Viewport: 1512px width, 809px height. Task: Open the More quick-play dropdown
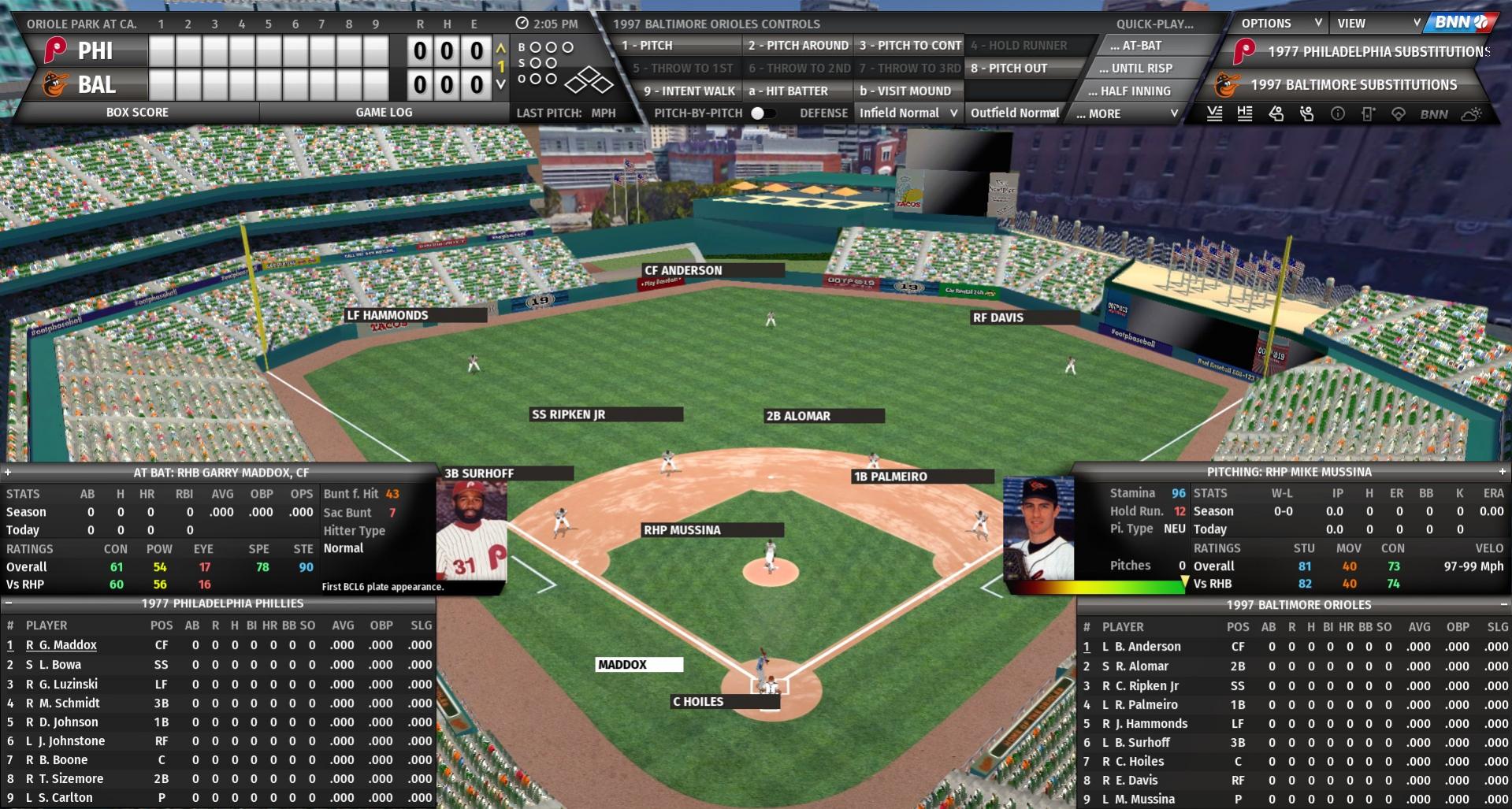[1127, 114]
